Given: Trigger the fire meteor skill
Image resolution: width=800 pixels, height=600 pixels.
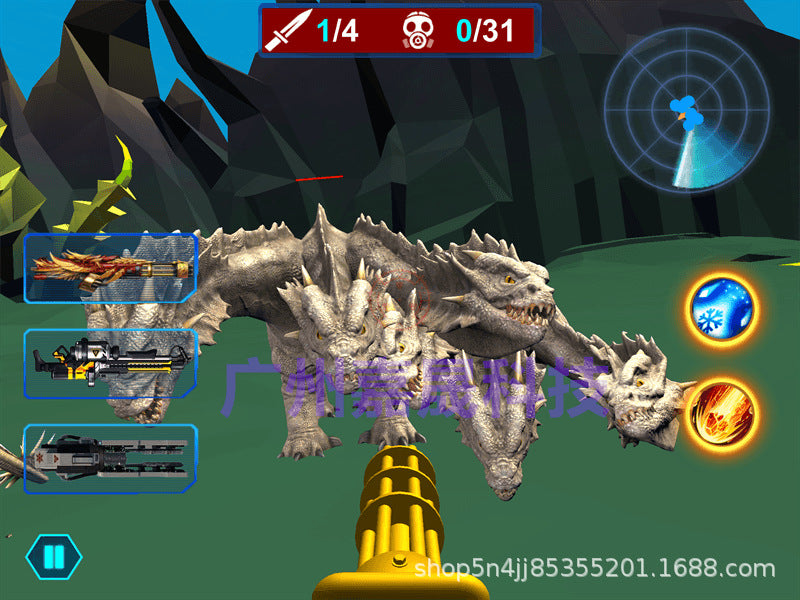Looking at the screenshot, I should 722,413.
